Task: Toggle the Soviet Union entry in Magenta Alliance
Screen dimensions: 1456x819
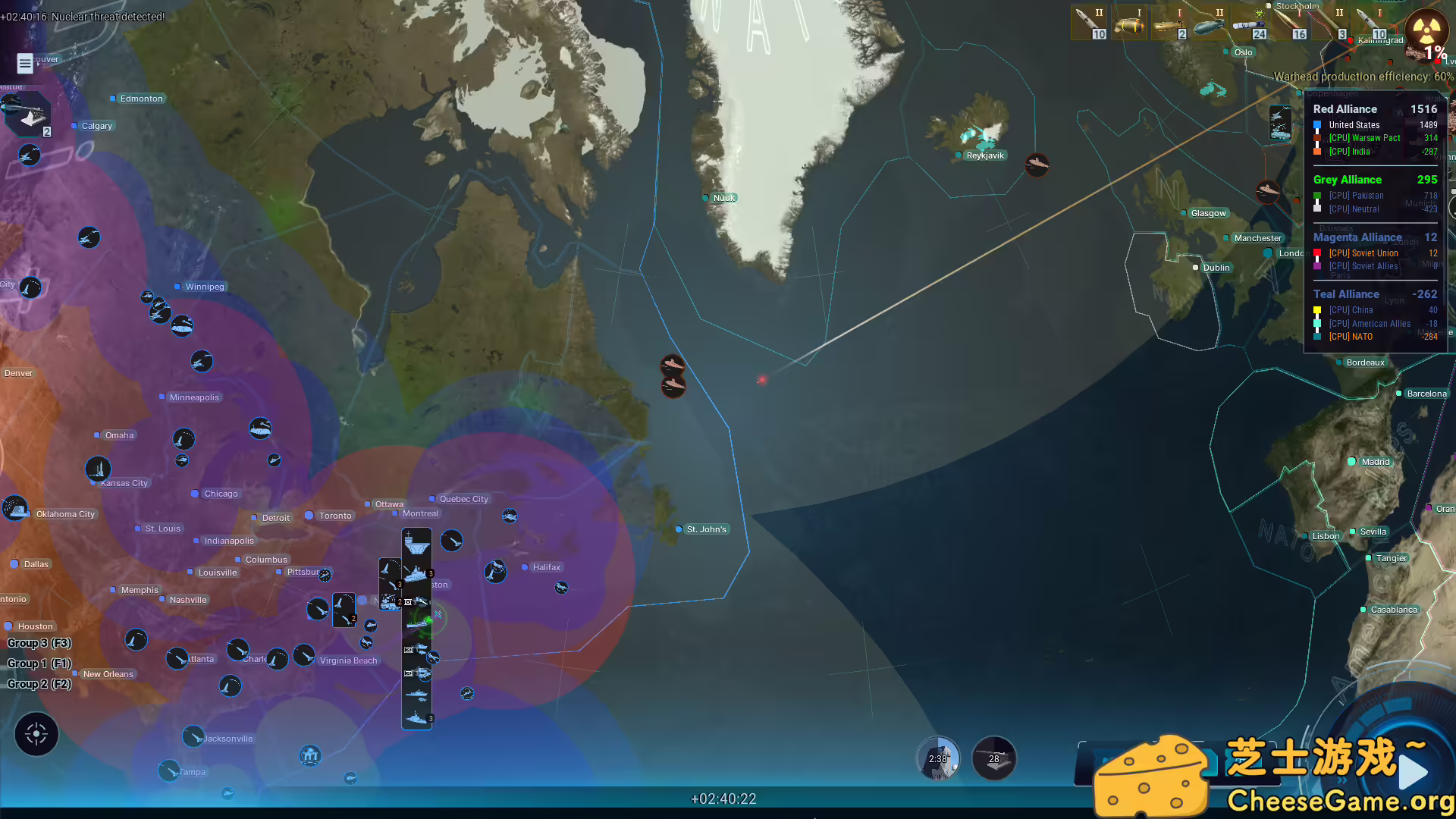Action: click(x=1363, y=253)
